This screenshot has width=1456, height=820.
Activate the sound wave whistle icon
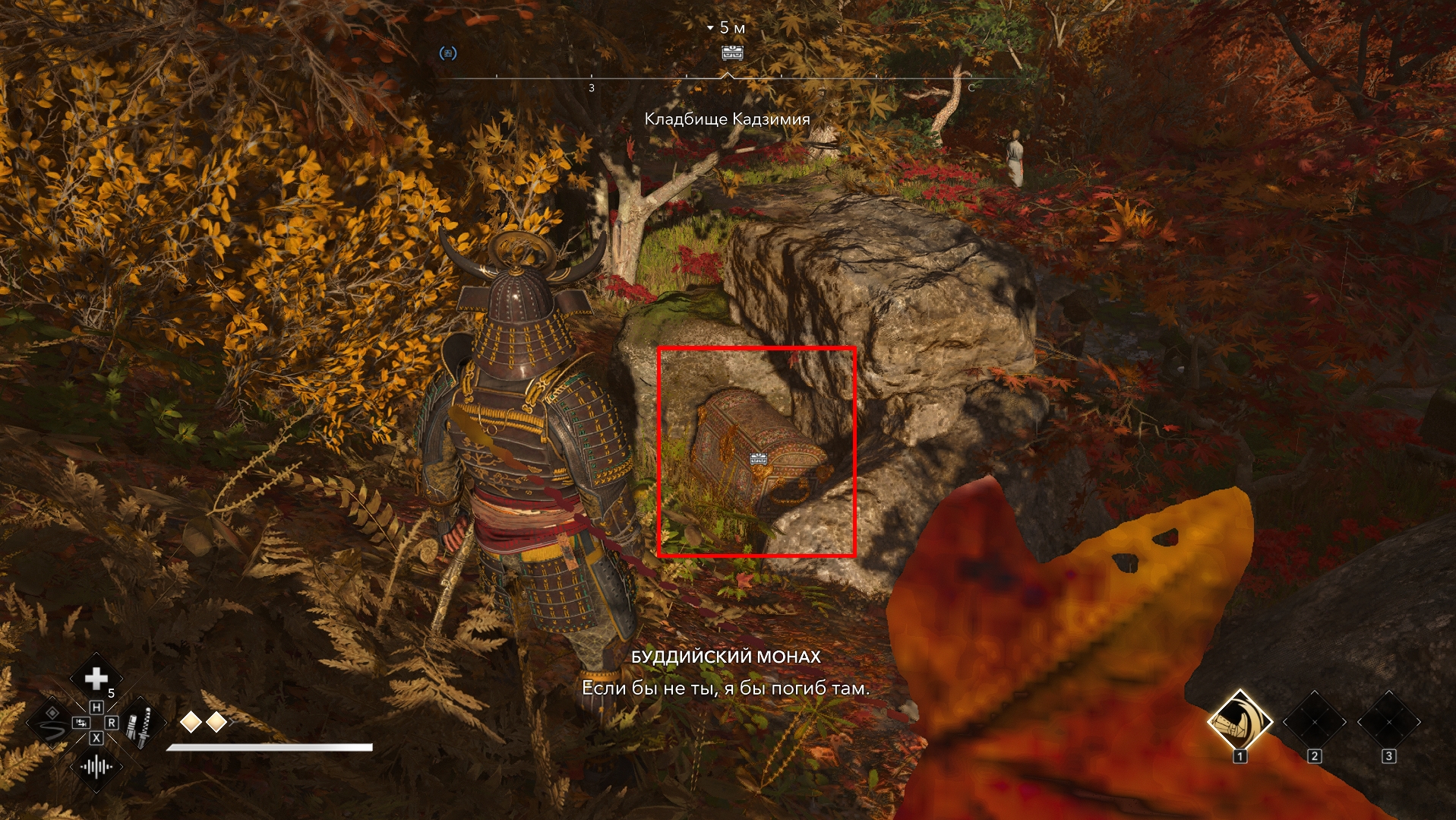(x=96, y=767)
